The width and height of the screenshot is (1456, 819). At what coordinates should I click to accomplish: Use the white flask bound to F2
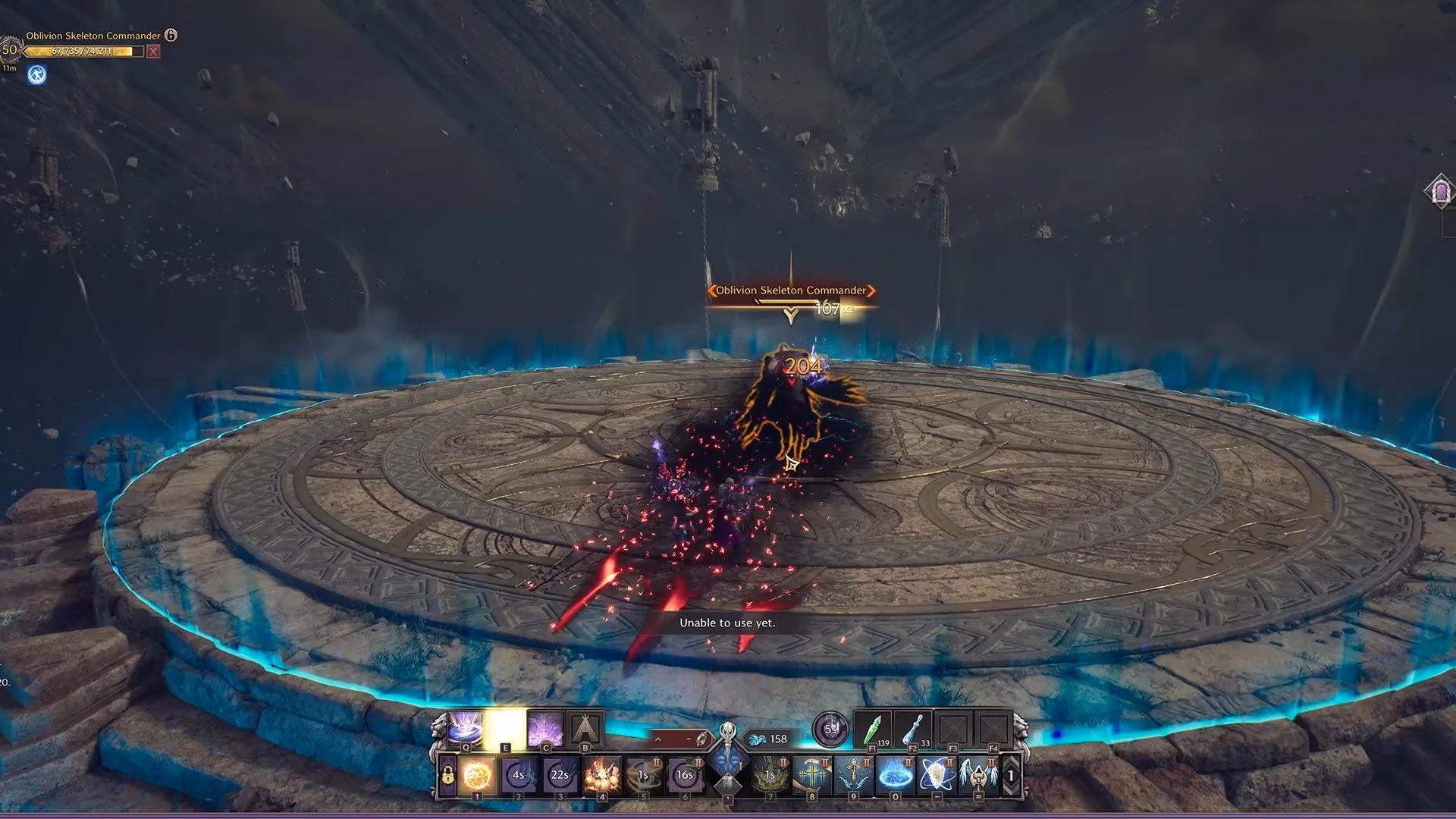[x=912, y=730]
